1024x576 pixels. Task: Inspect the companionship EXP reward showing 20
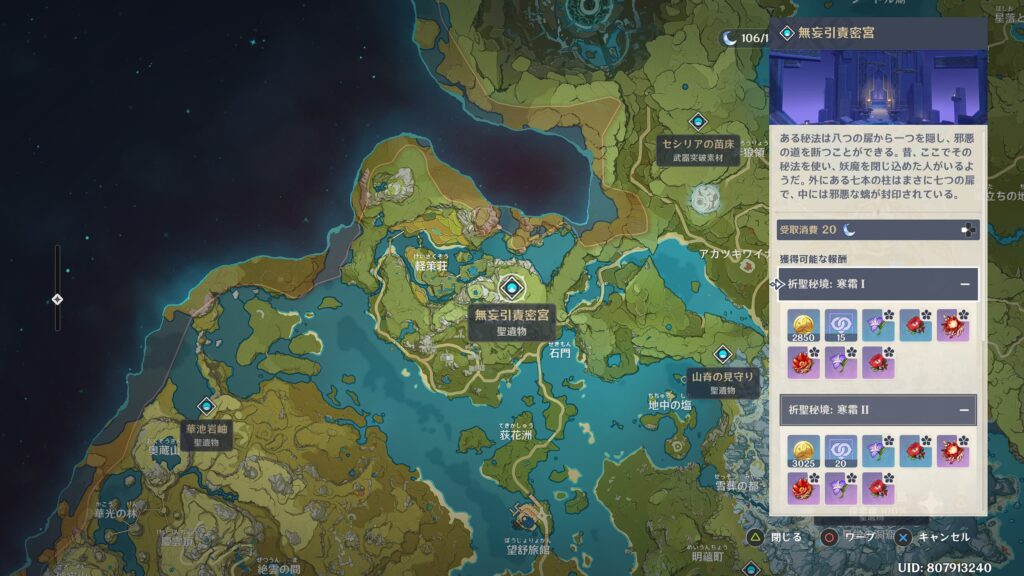point(840,451)
